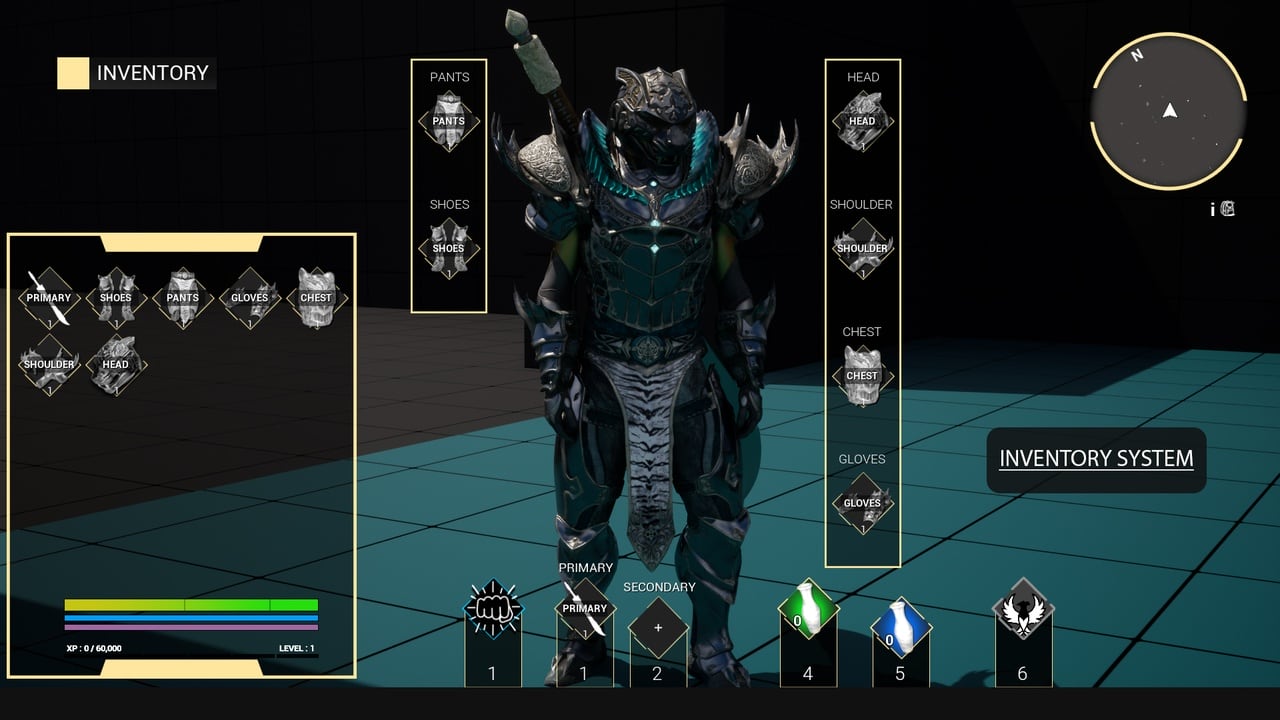This screenshot has width=1280, height=720.
Task: Click the equipped Head slot in the equipment column
Action: pyautogui.click(x=862, y=121)
